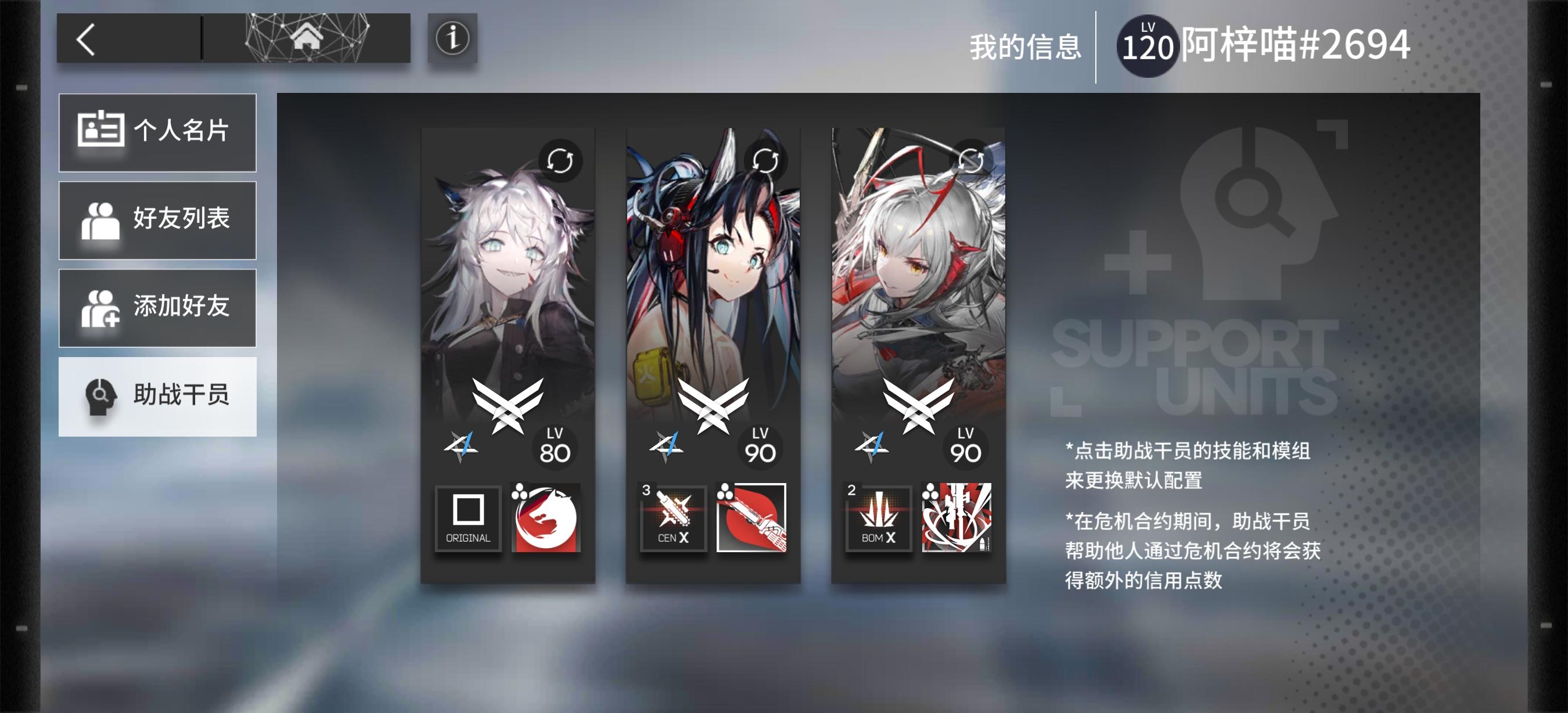Open 添加好友 to add friends

[157, 308]
